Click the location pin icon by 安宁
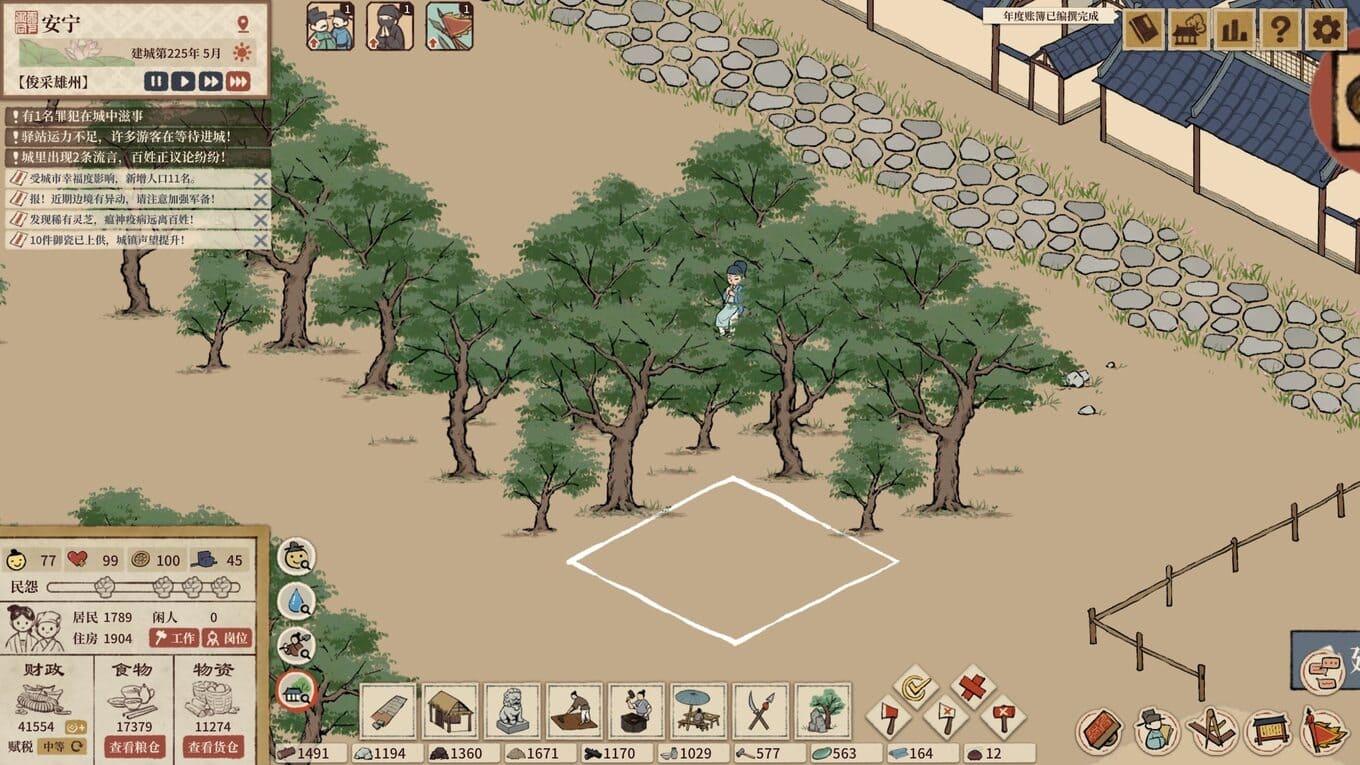Screen dimensions: 1360x765 click(x=243, y=24)
